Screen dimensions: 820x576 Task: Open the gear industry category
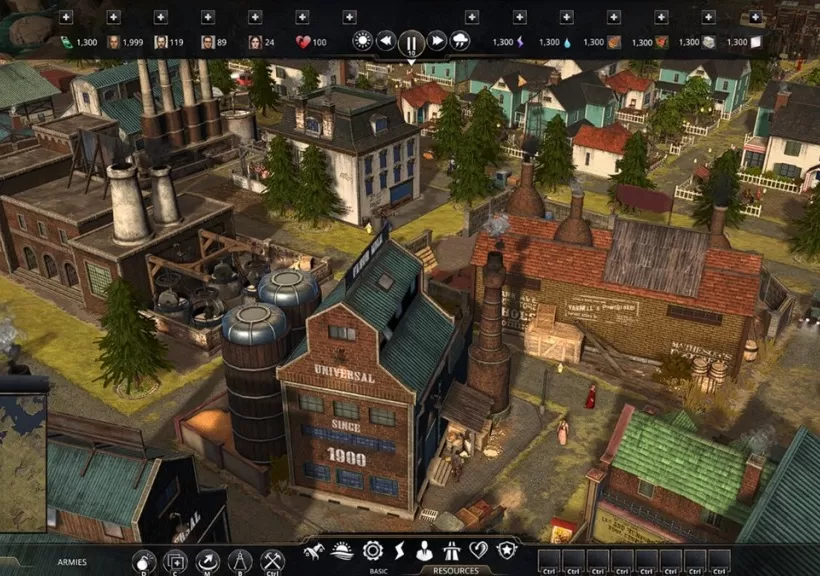373,550
